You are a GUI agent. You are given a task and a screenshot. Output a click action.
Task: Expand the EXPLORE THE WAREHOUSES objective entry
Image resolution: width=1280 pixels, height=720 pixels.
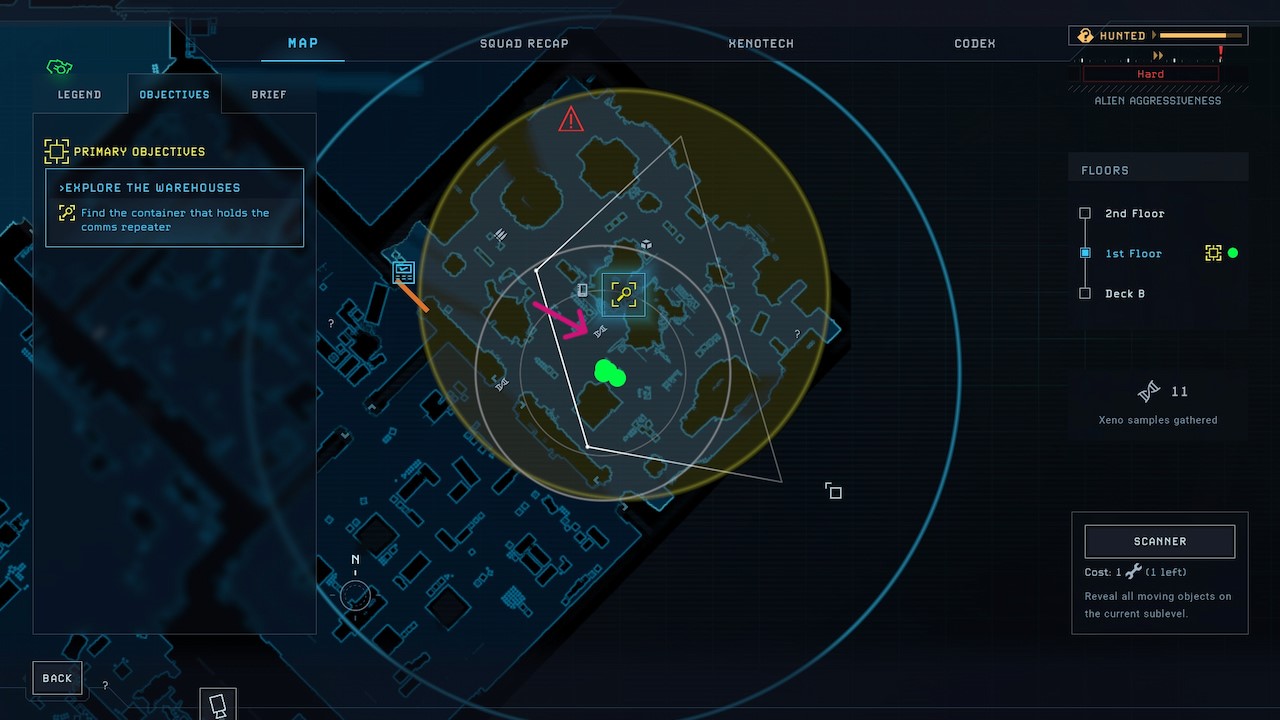coord(150,187)
